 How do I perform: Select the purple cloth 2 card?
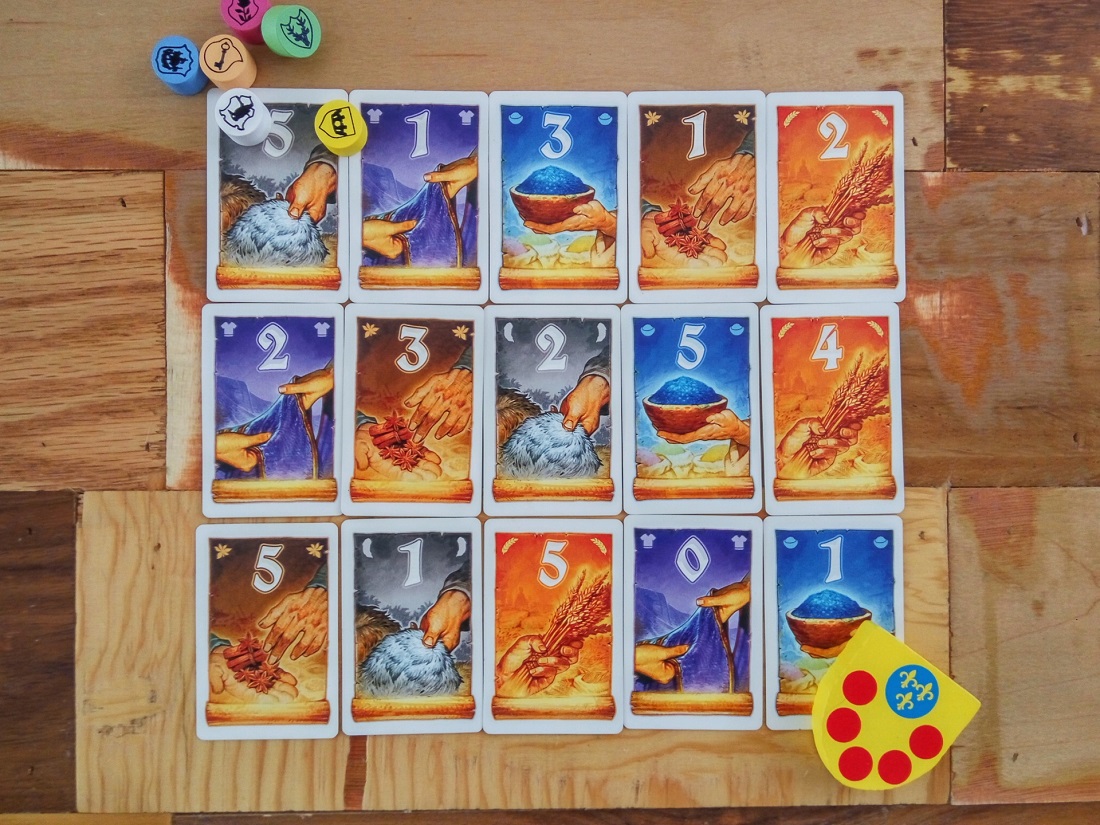tap(272, 408)
